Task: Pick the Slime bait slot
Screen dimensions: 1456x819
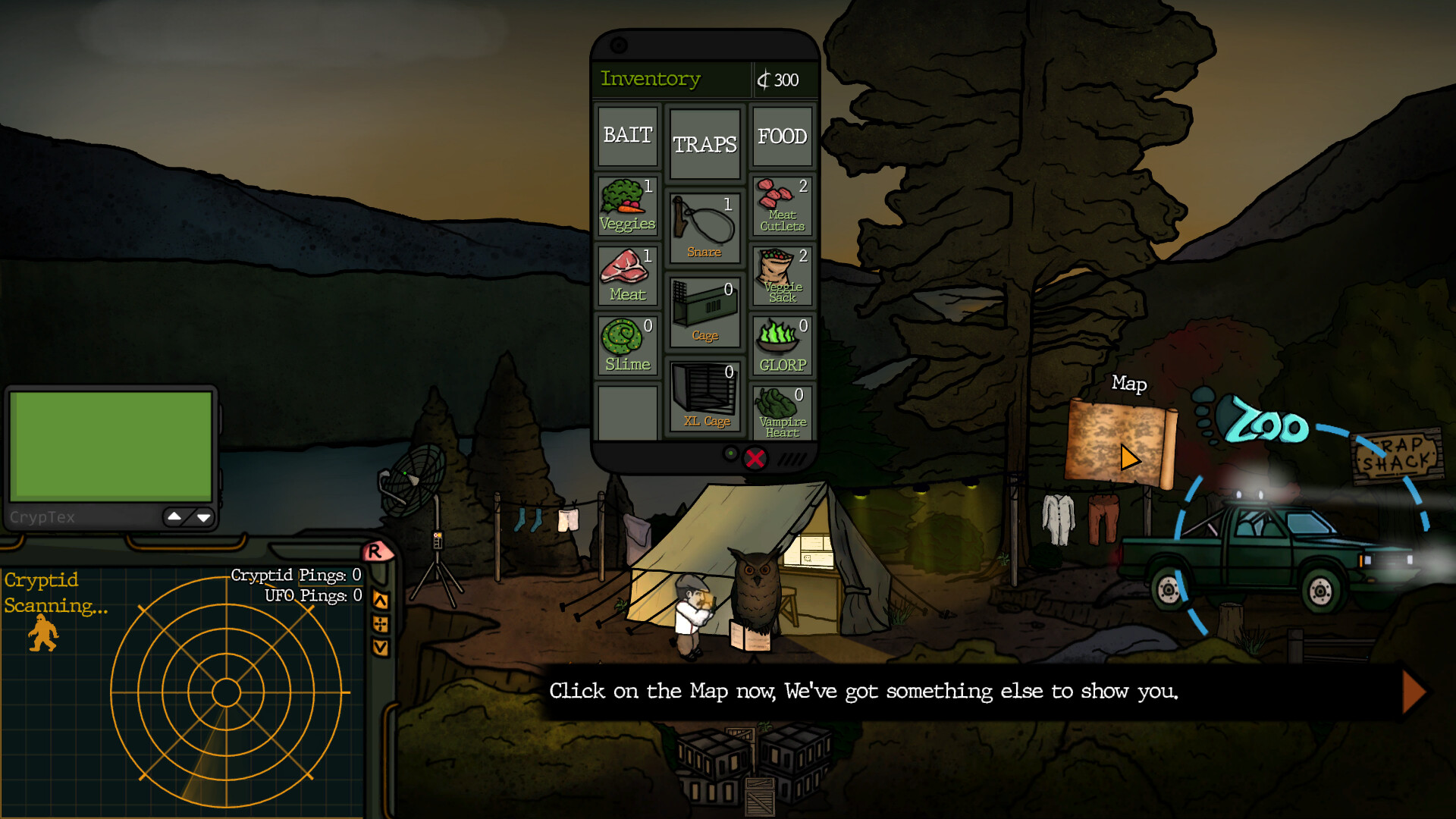Action: [x=627, y=345]
